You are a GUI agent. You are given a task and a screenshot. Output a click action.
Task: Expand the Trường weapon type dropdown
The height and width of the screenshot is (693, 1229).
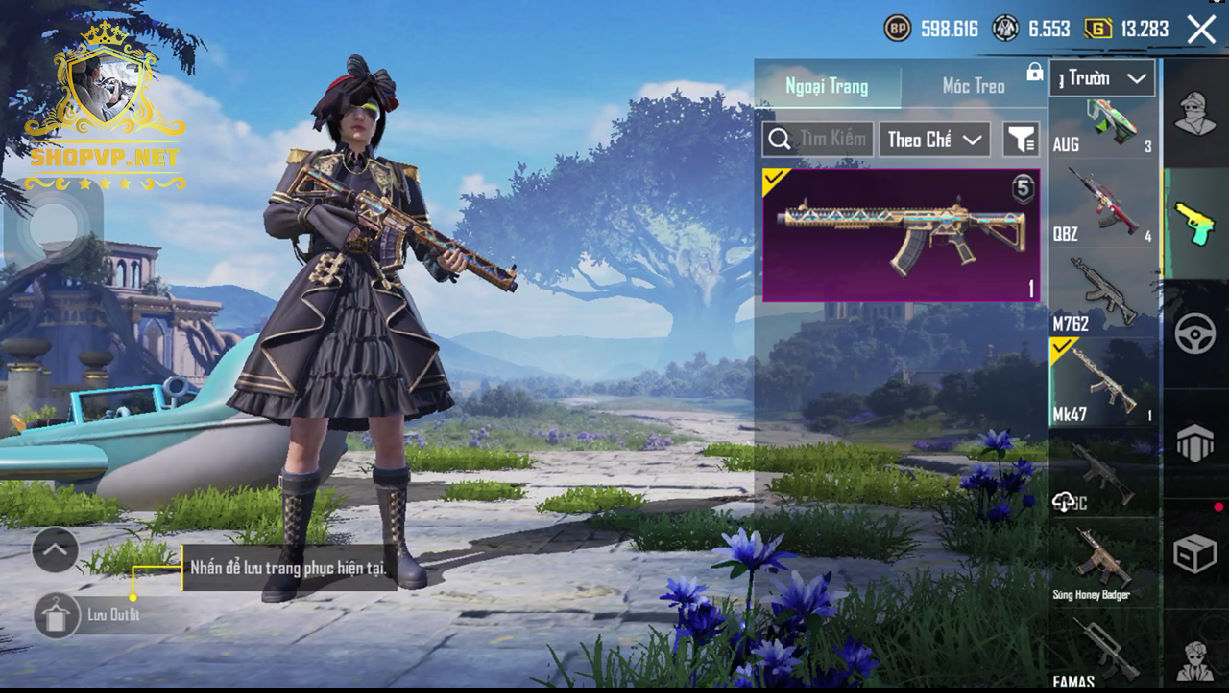(1102, 78)
